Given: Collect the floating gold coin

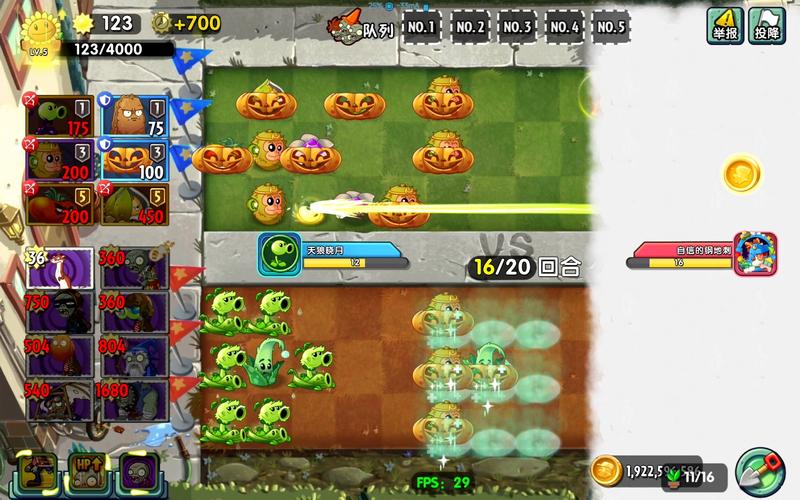Looking at the screenshot, I should tap(742, 174).
